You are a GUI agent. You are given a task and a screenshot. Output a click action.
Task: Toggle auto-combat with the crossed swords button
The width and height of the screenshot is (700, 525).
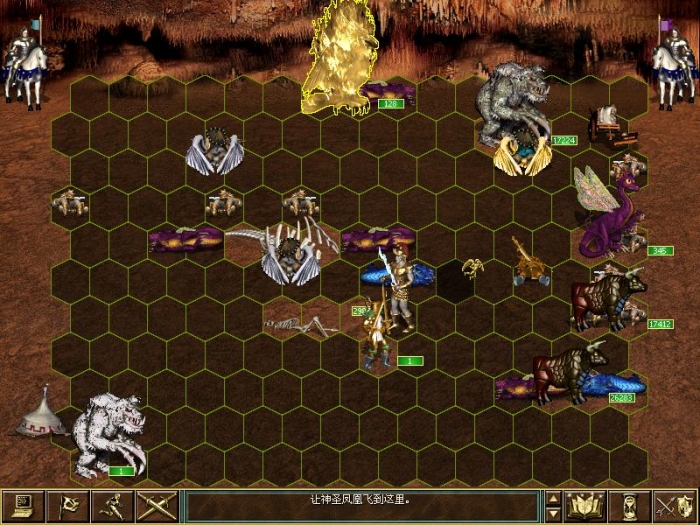pos(156,506)
